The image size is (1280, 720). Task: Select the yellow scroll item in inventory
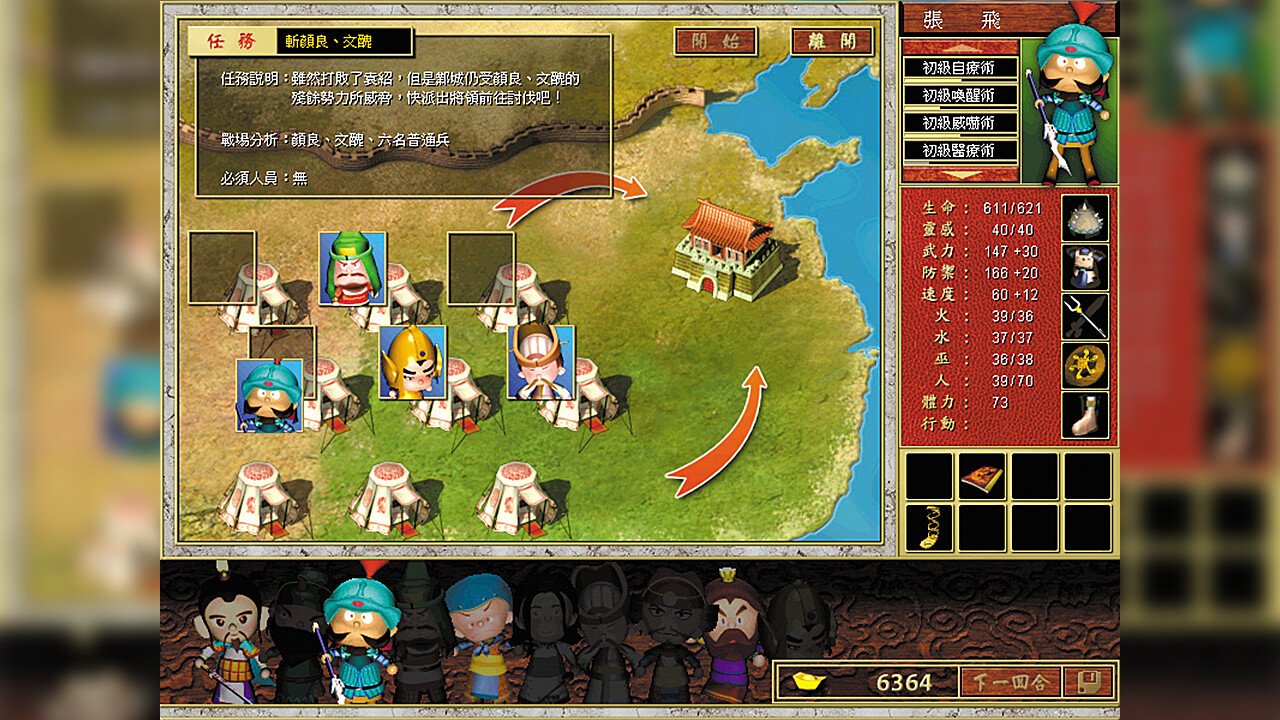pyautogui.click(x=930, y=525)
